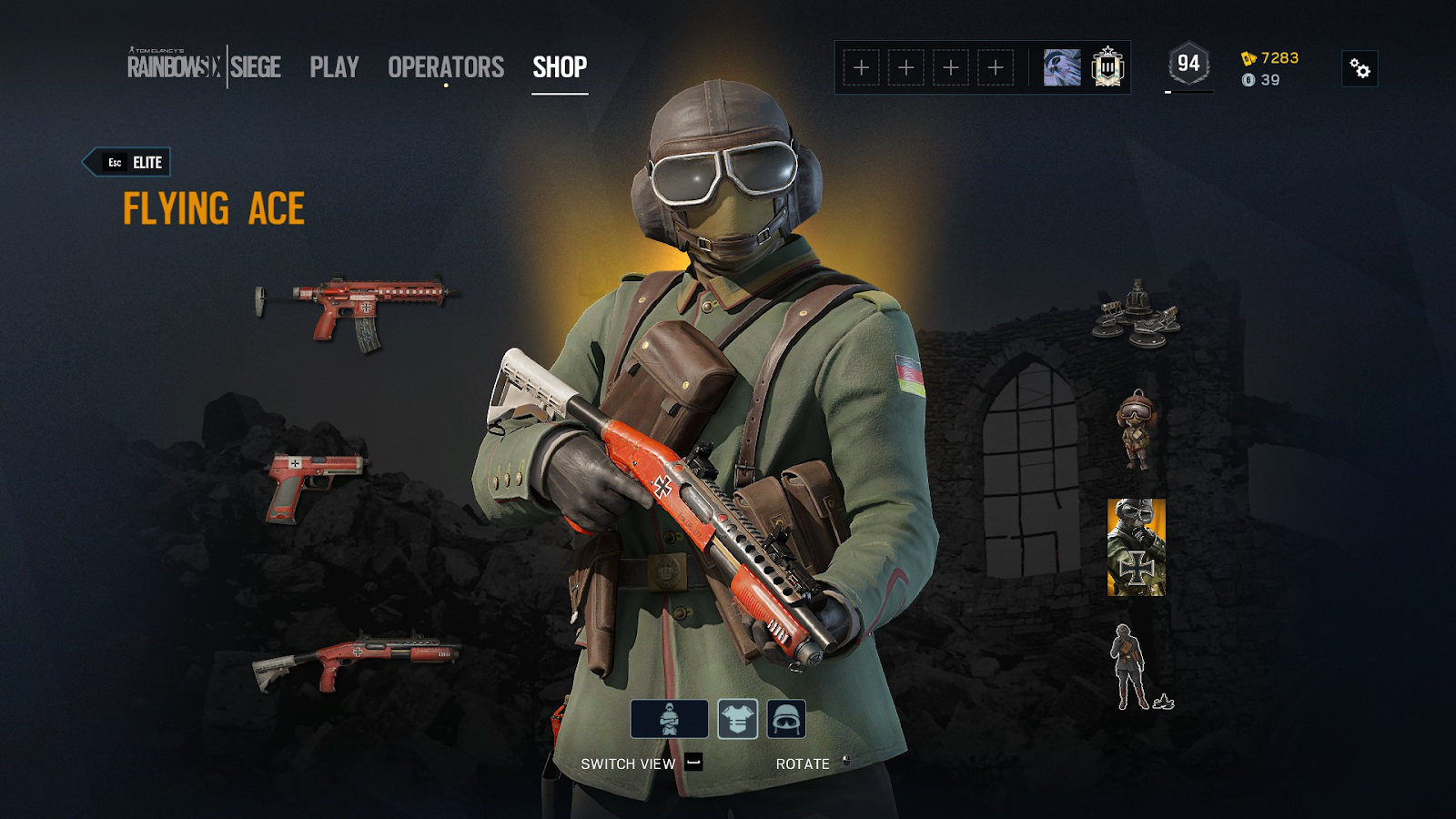
Task: Preview the red assault rifle skin
Action: tap(357, 309)
